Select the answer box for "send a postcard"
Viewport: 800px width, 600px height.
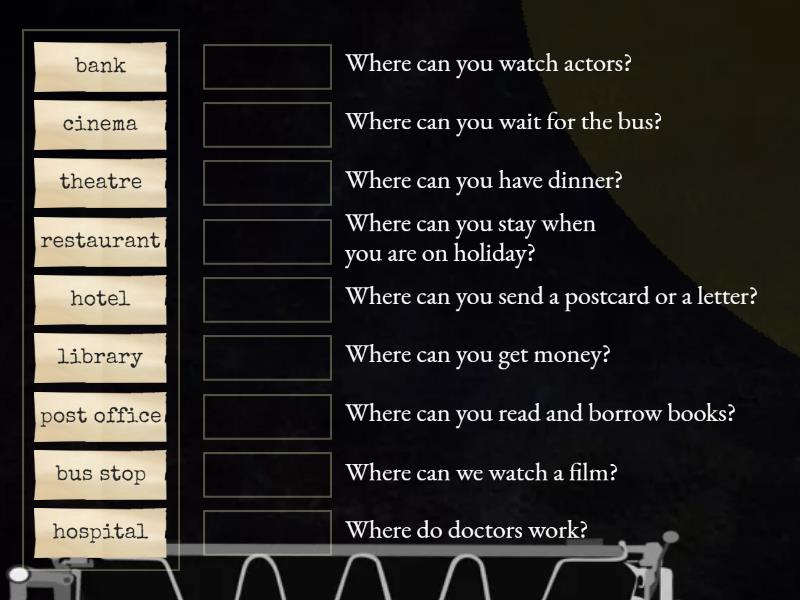point(267,299)
